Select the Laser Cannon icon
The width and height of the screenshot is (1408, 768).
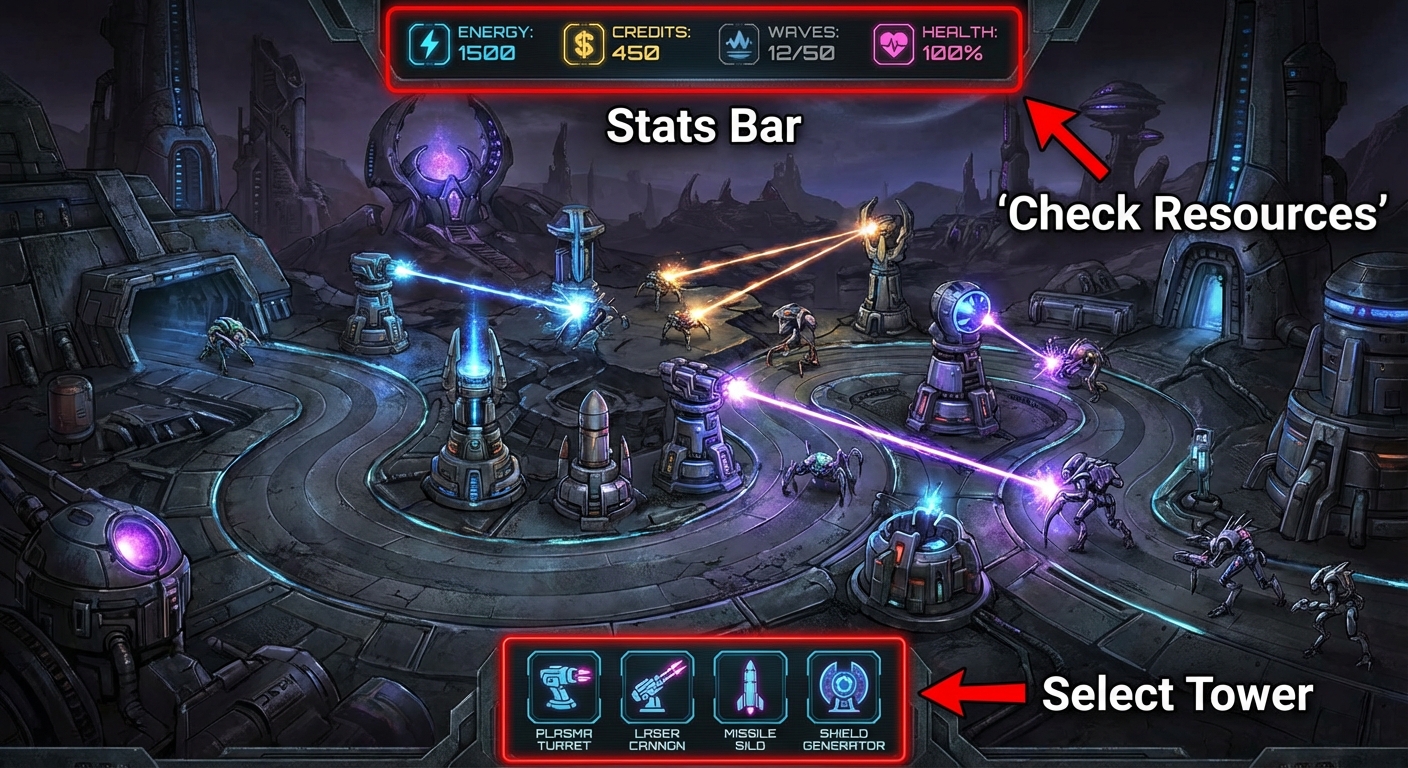658,686
